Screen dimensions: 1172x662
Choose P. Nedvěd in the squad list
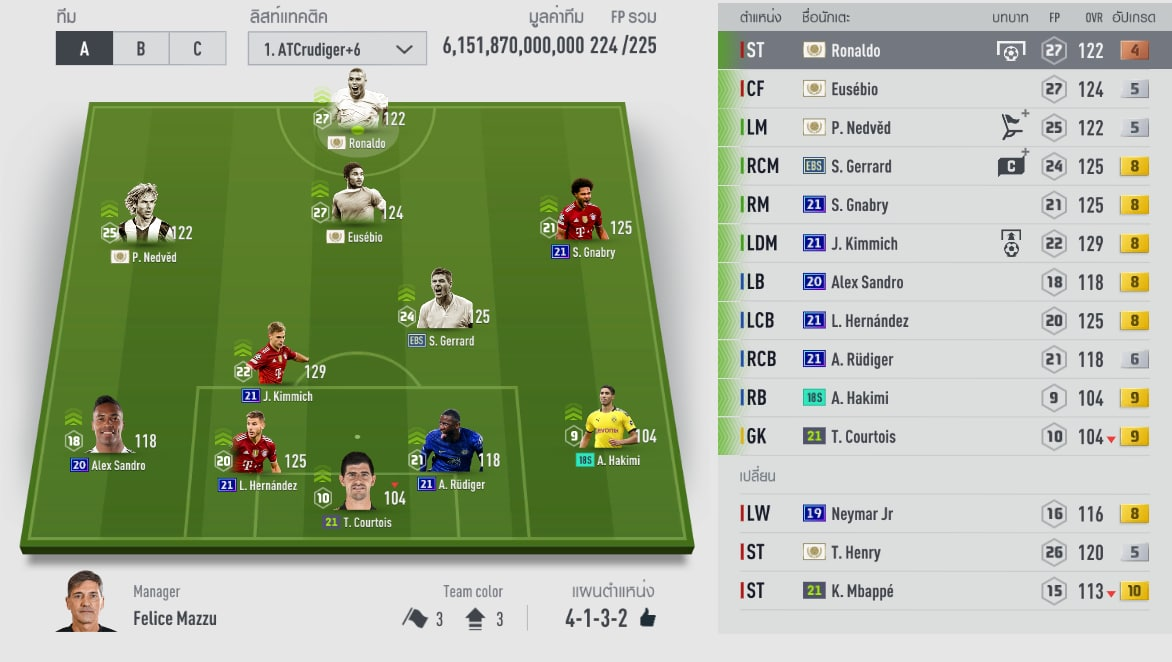point(940,128)
